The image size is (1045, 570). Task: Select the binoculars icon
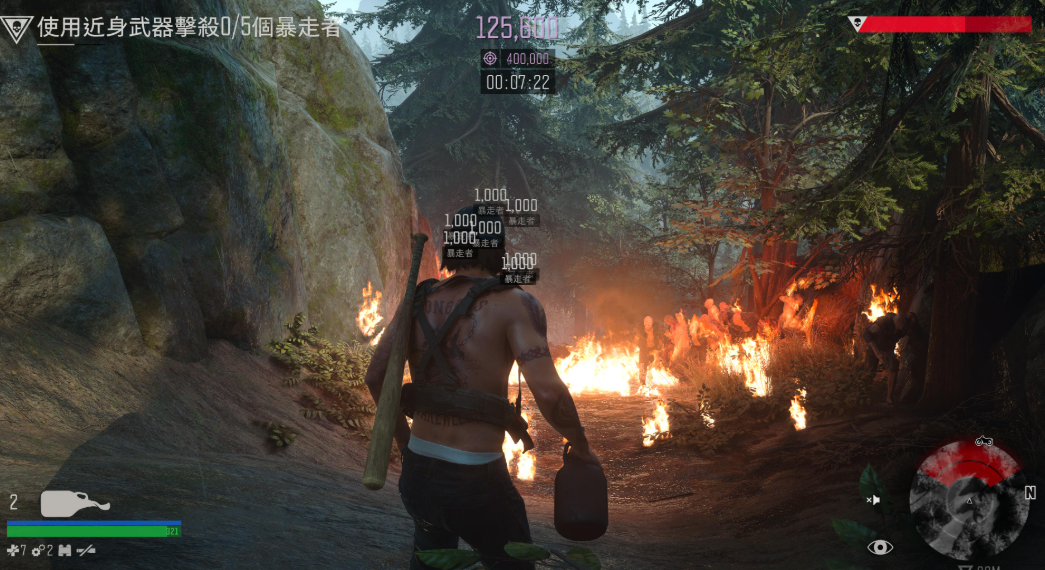pos(65,550)
